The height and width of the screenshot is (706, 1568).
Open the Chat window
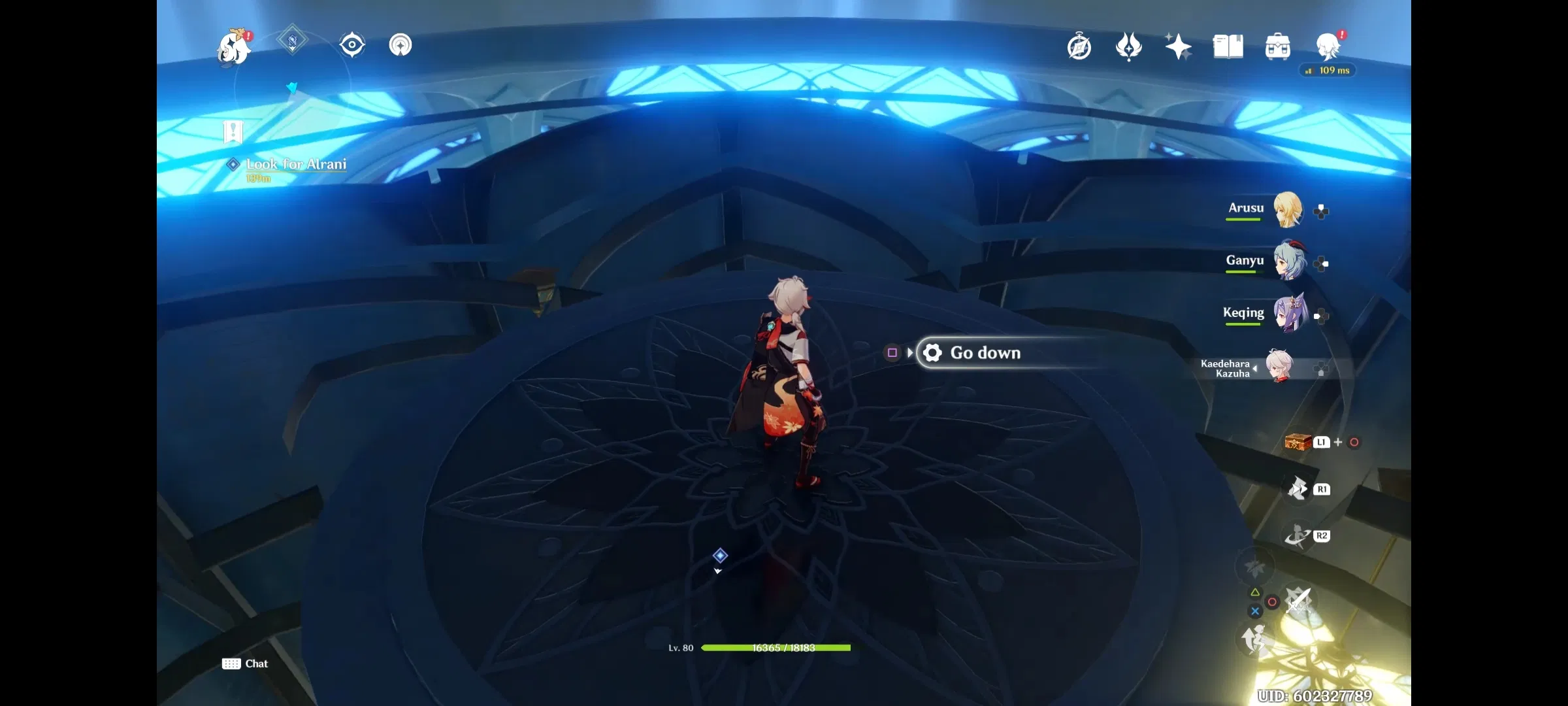coord(246,664)
